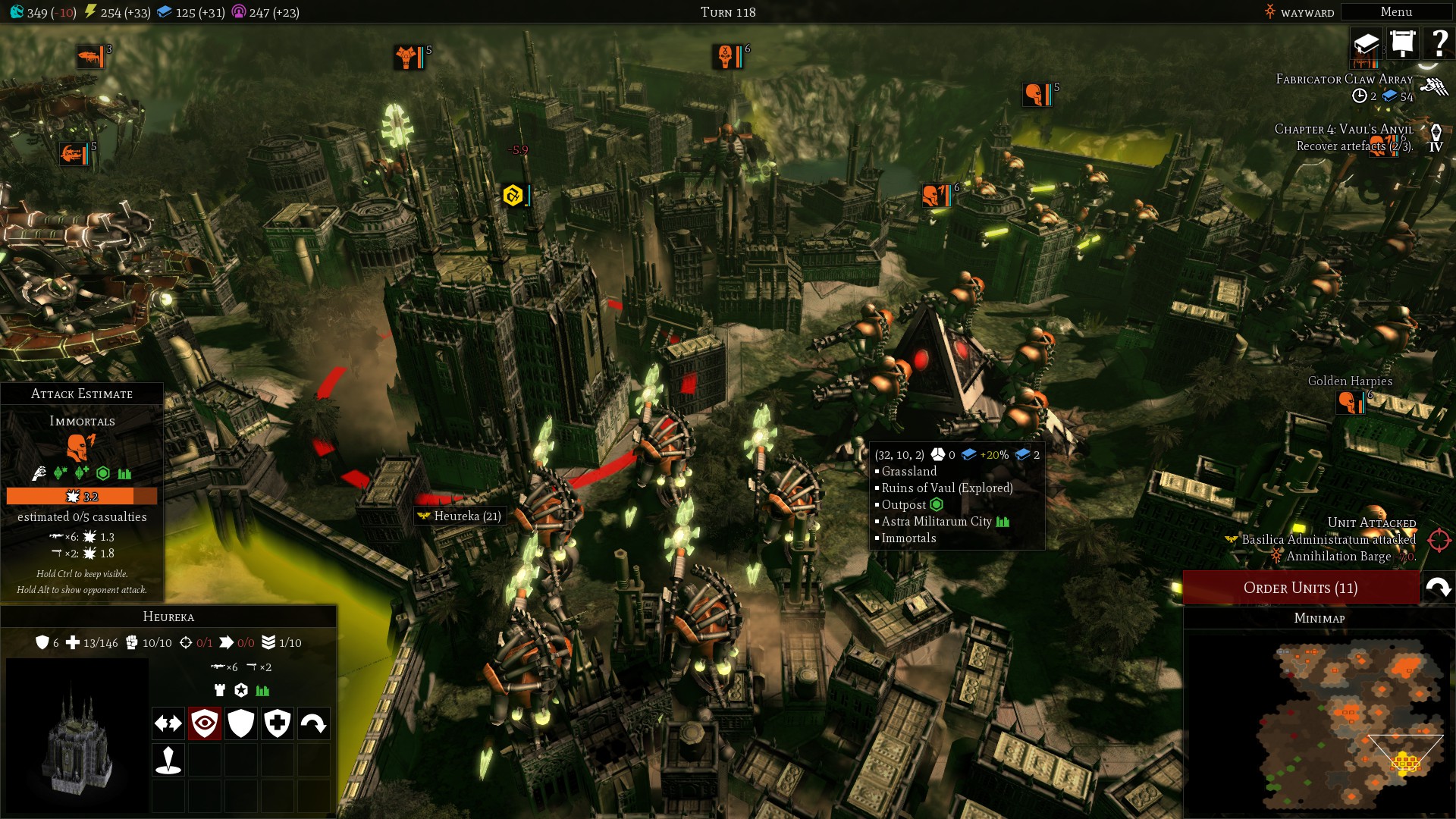The image size is (1456, 819).
Task: Click the Order Units (11) button
Action: [x=1301, y=588]
